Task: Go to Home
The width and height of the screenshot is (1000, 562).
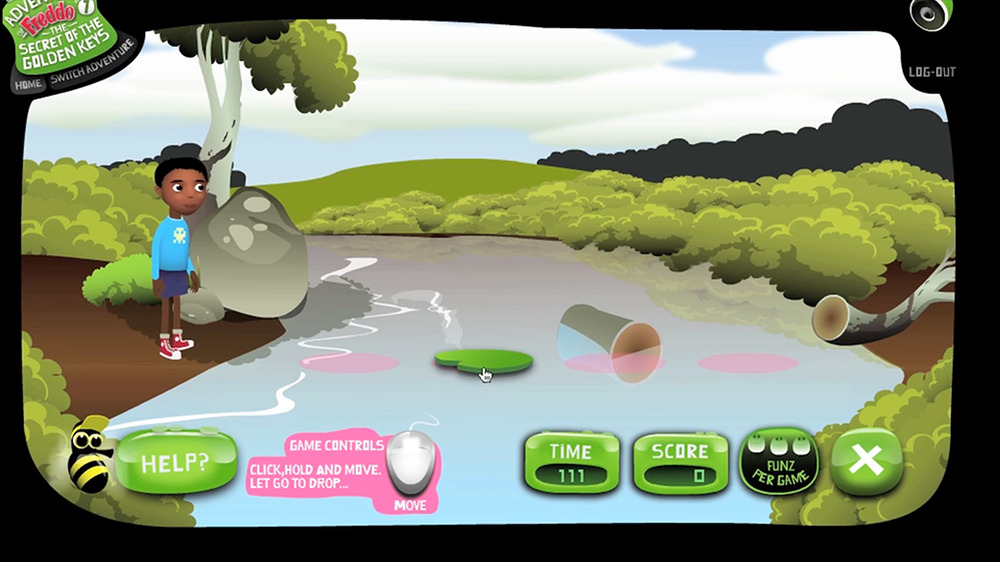Action: pos(29,84)
